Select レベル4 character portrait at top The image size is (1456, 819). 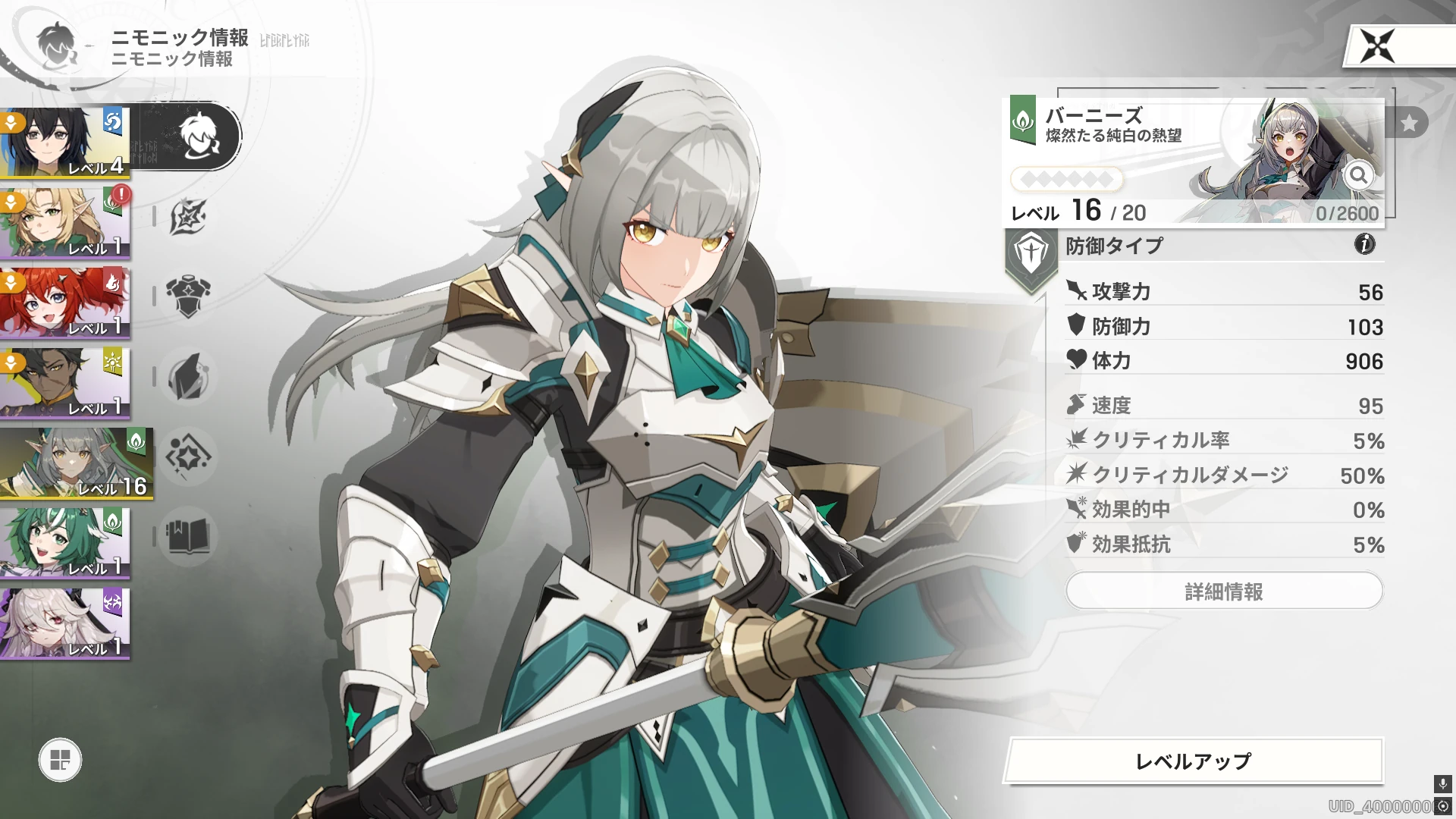click(x=64, y=140)
